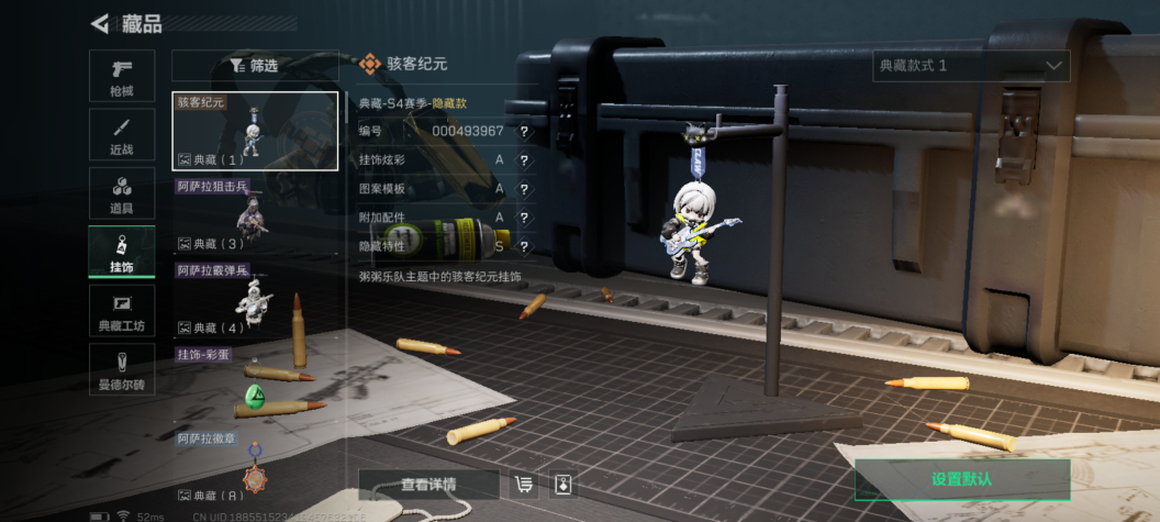Open the 近战 melee category
1160x522 pixels.
click(x=122, y=135)
